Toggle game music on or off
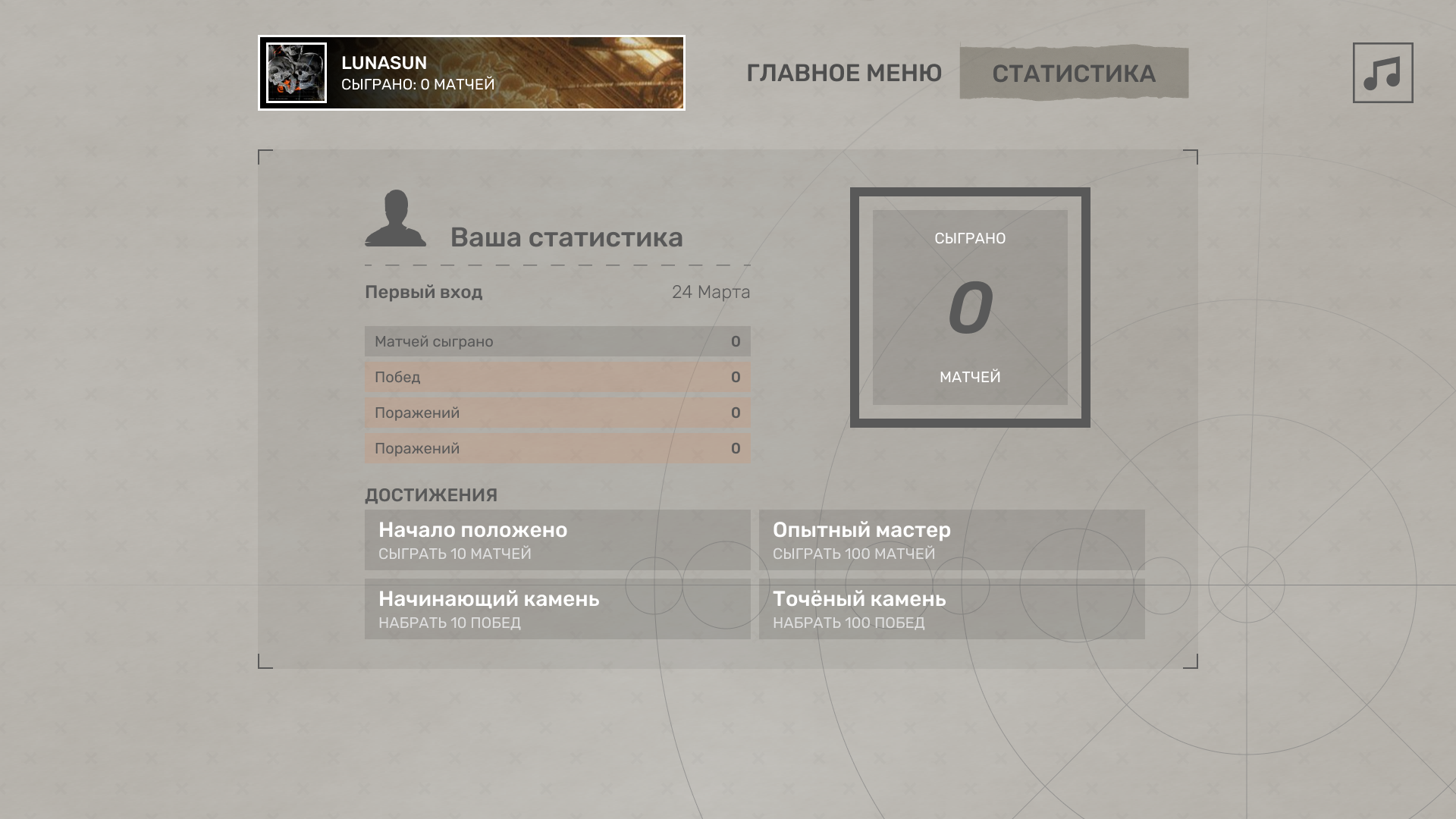 point(1381,74)
